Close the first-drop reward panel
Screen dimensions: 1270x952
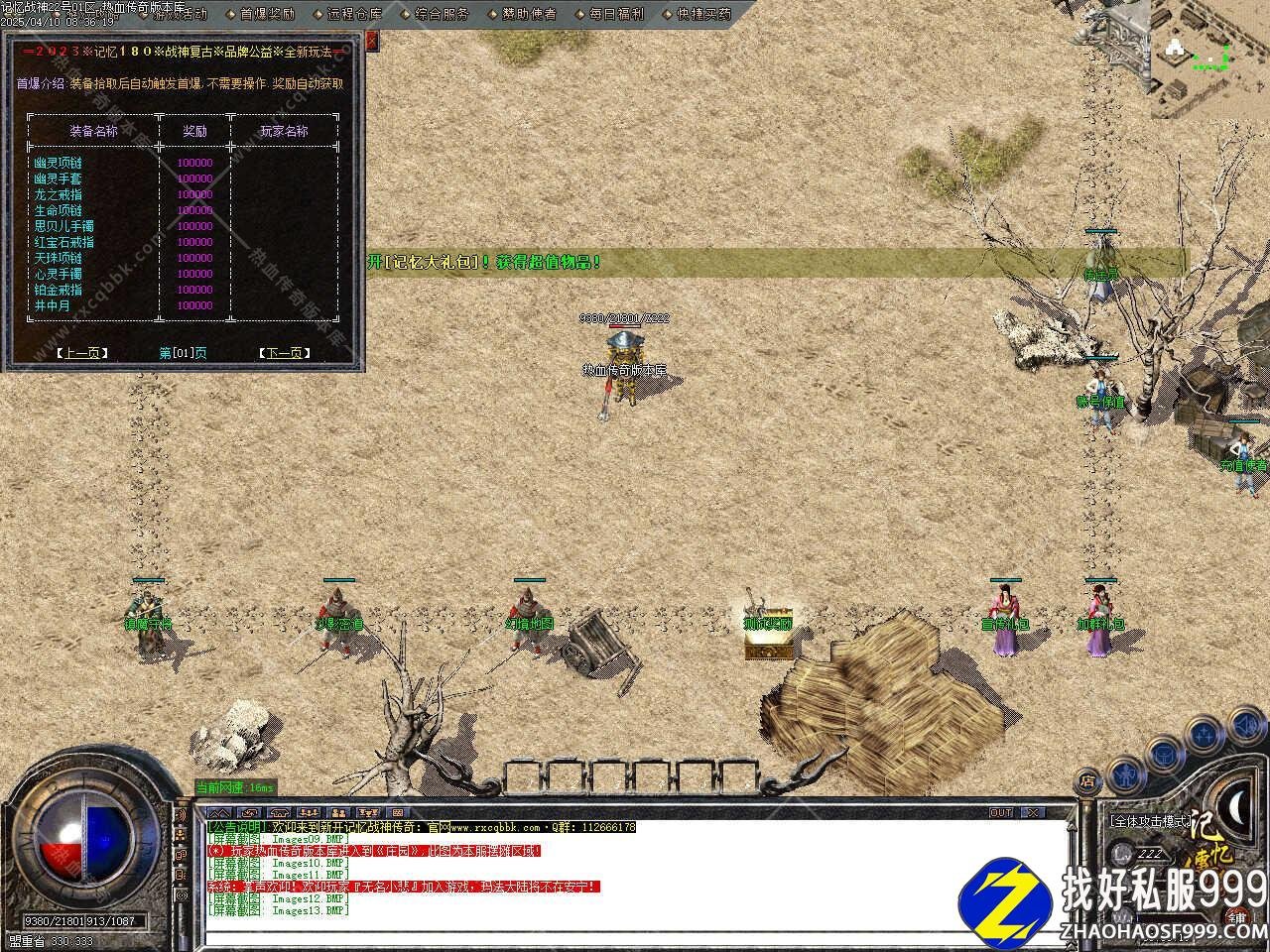372,41
